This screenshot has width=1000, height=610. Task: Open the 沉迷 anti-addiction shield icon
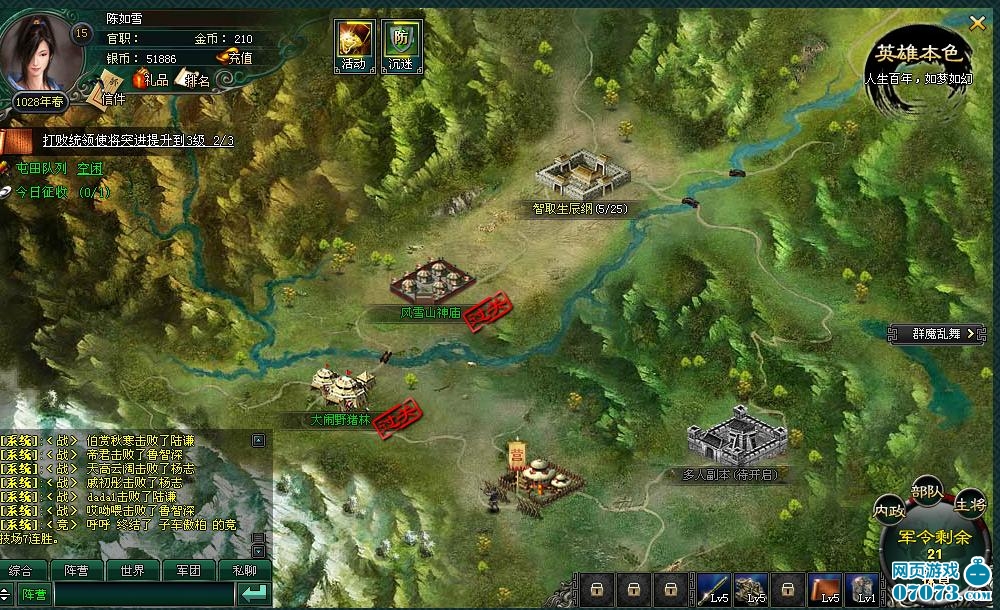coord(401,45)
